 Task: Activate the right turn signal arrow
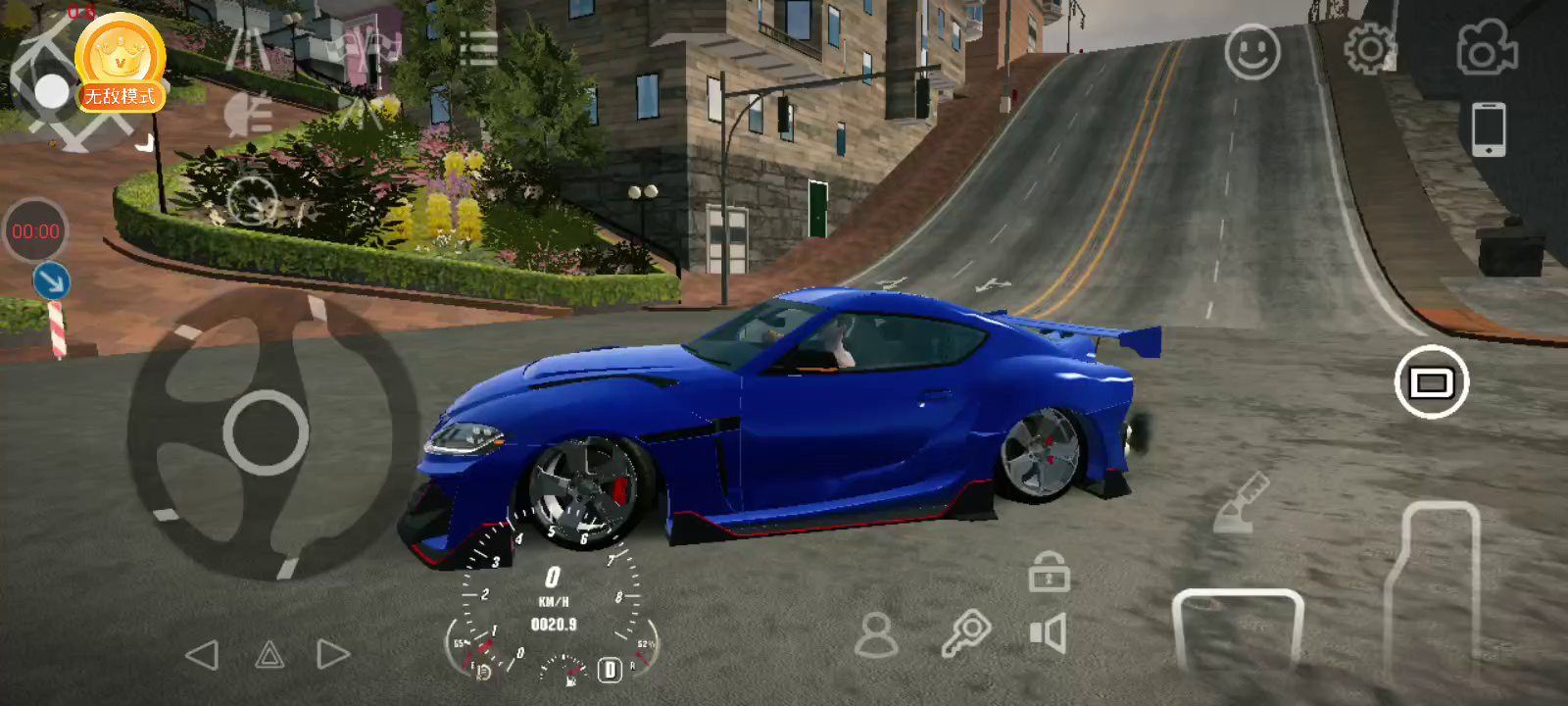(333, 655)
